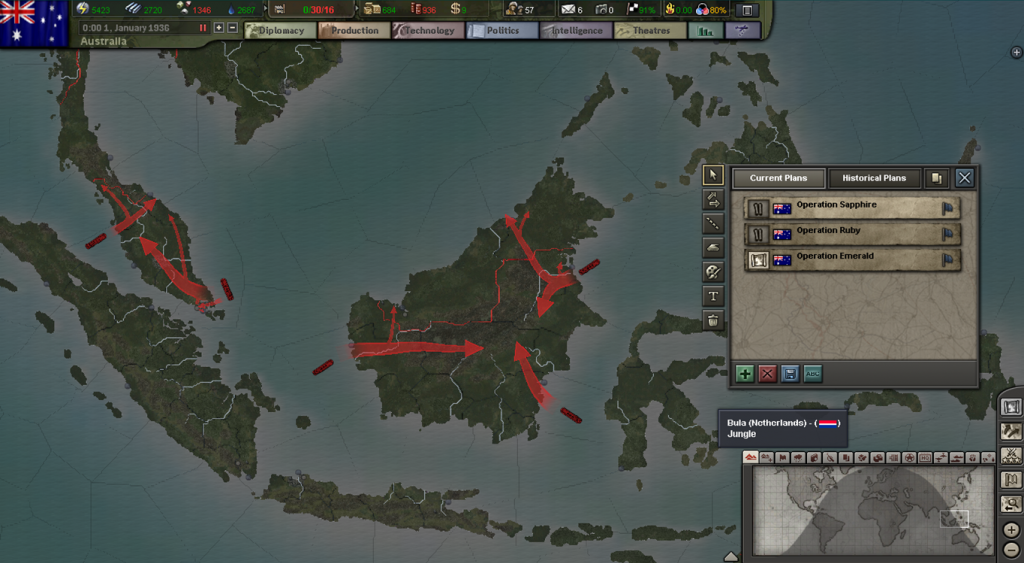Viewport: 1024px width, 563px height.
Task: Open the Technology screen
Action: click(x=428, y=30)
